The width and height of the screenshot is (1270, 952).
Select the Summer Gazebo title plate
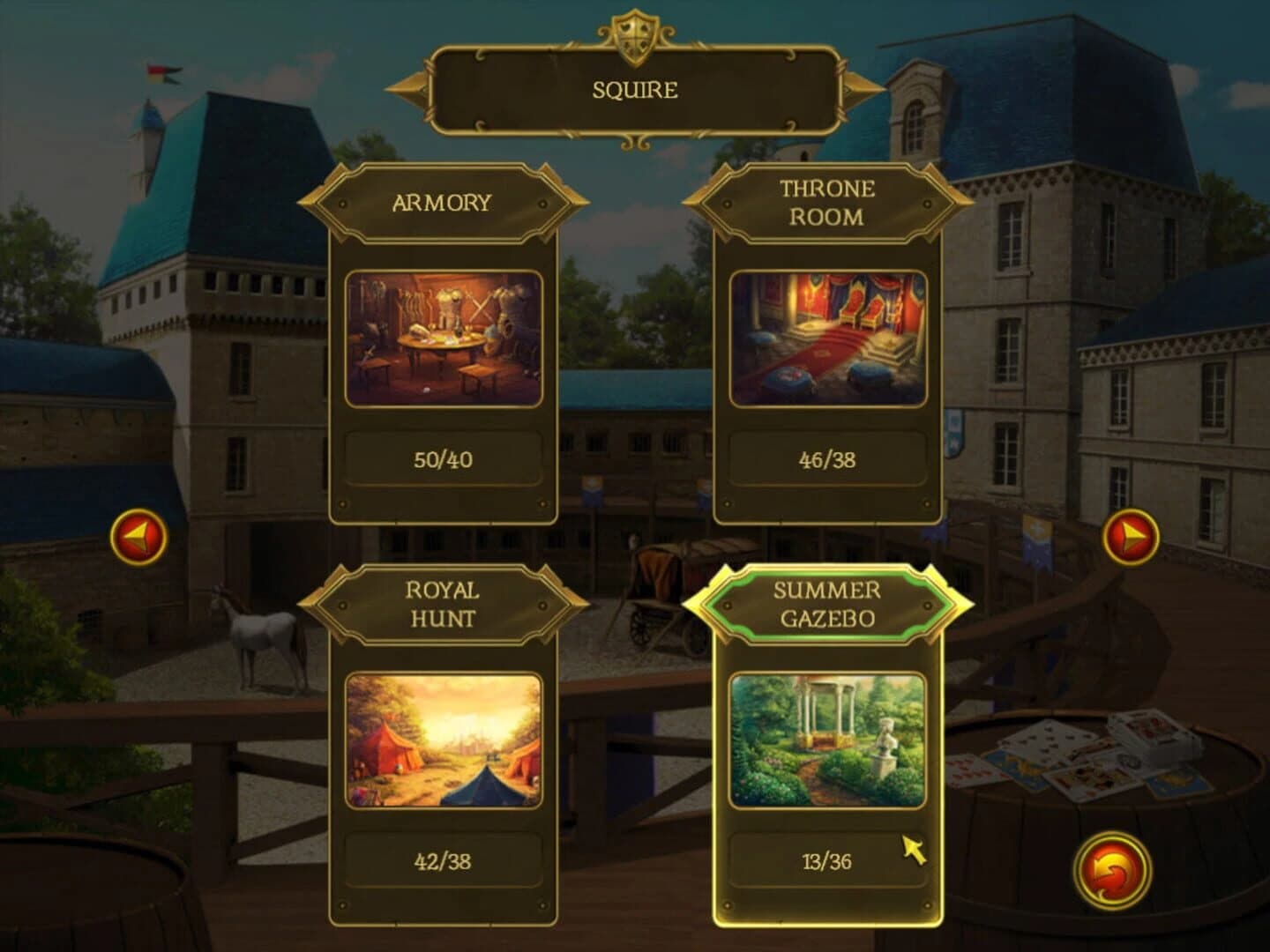[x=829, y=604]
